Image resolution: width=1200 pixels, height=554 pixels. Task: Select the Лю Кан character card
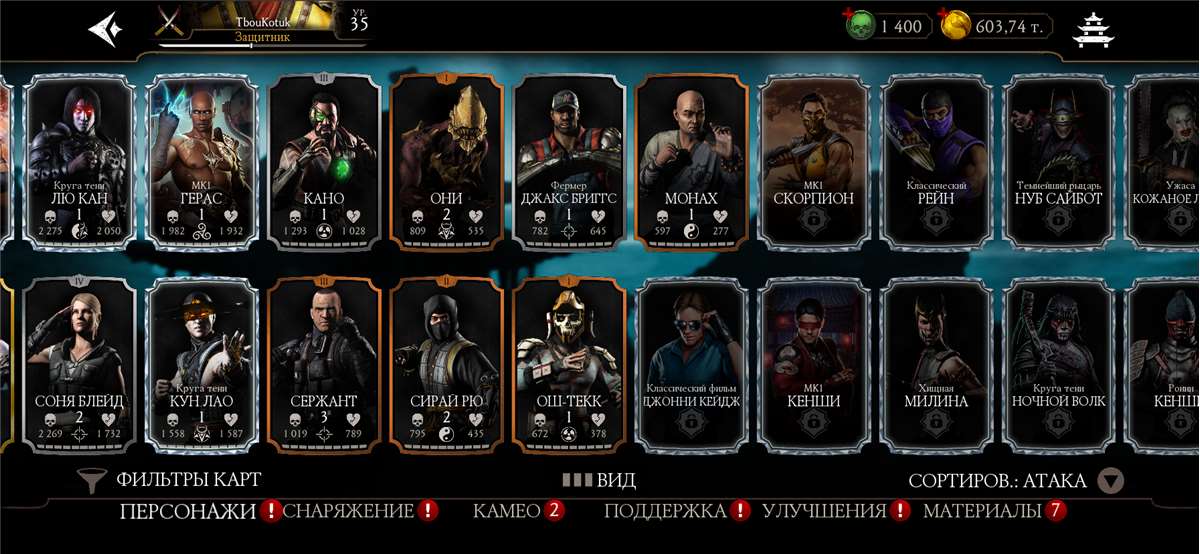pos(79,160)
